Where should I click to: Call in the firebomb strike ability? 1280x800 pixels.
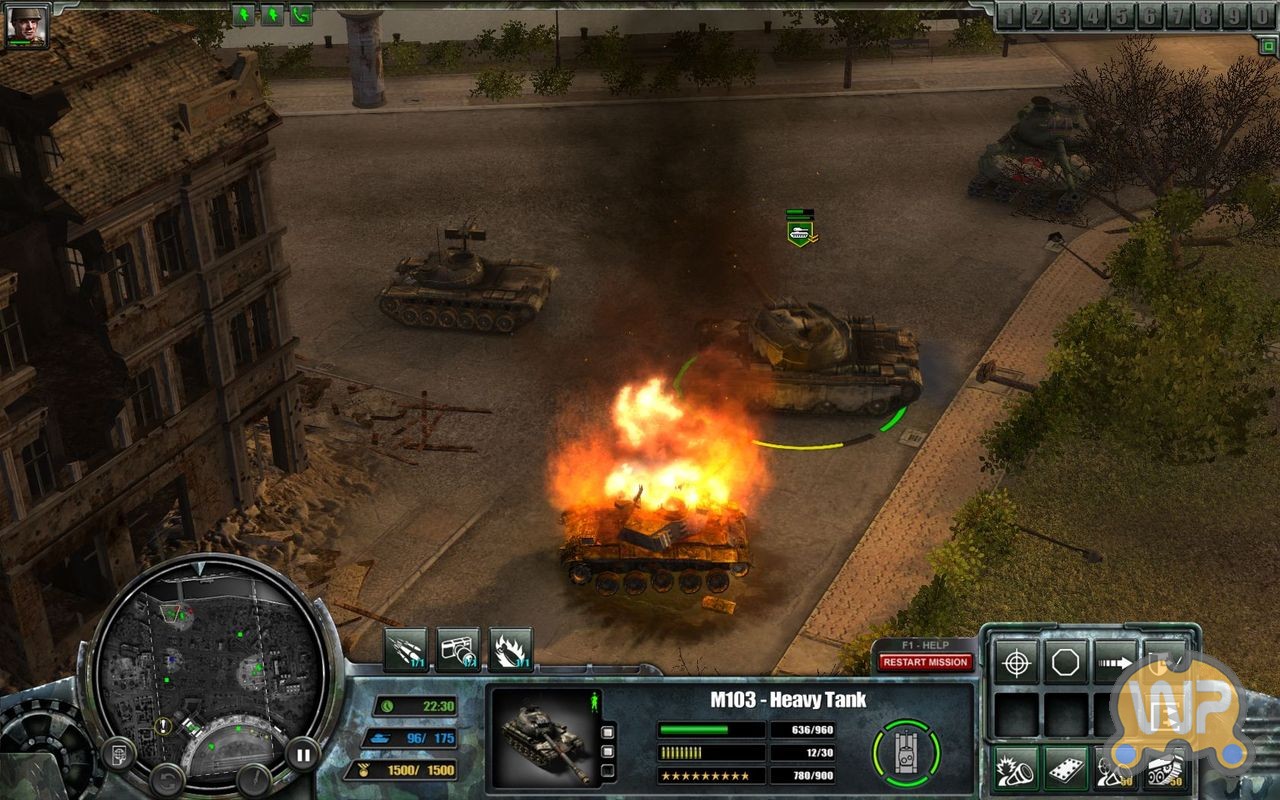(x=511, y=650)
